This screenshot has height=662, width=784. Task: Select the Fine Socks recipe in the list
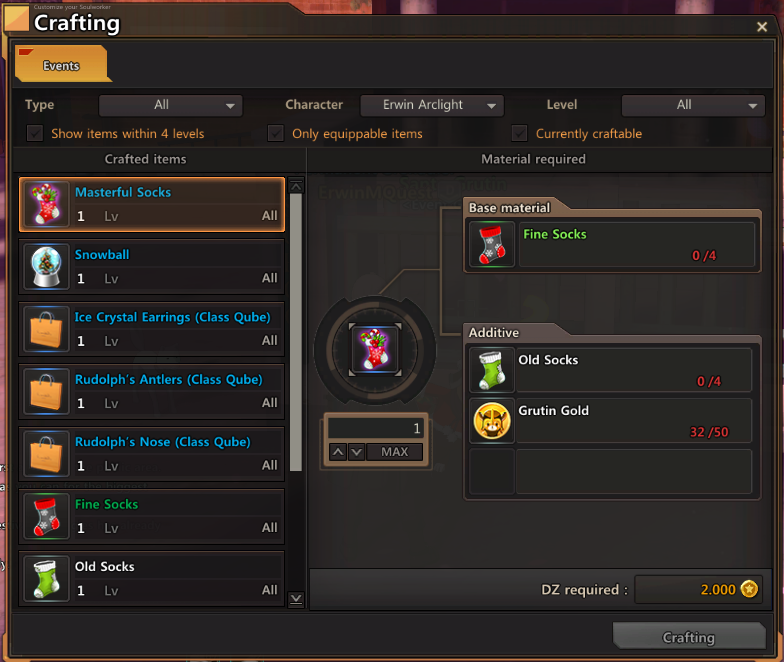point(152,516)
